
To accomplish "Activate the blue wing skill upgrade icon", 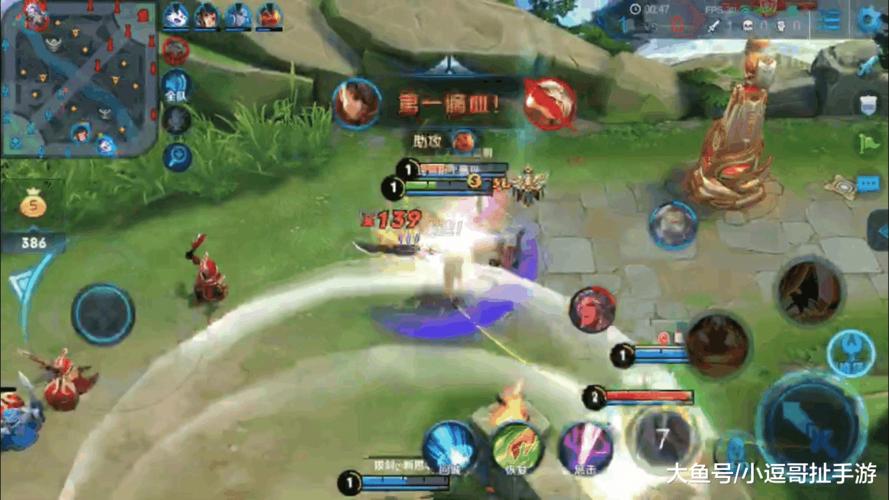I will click(850, 351).
